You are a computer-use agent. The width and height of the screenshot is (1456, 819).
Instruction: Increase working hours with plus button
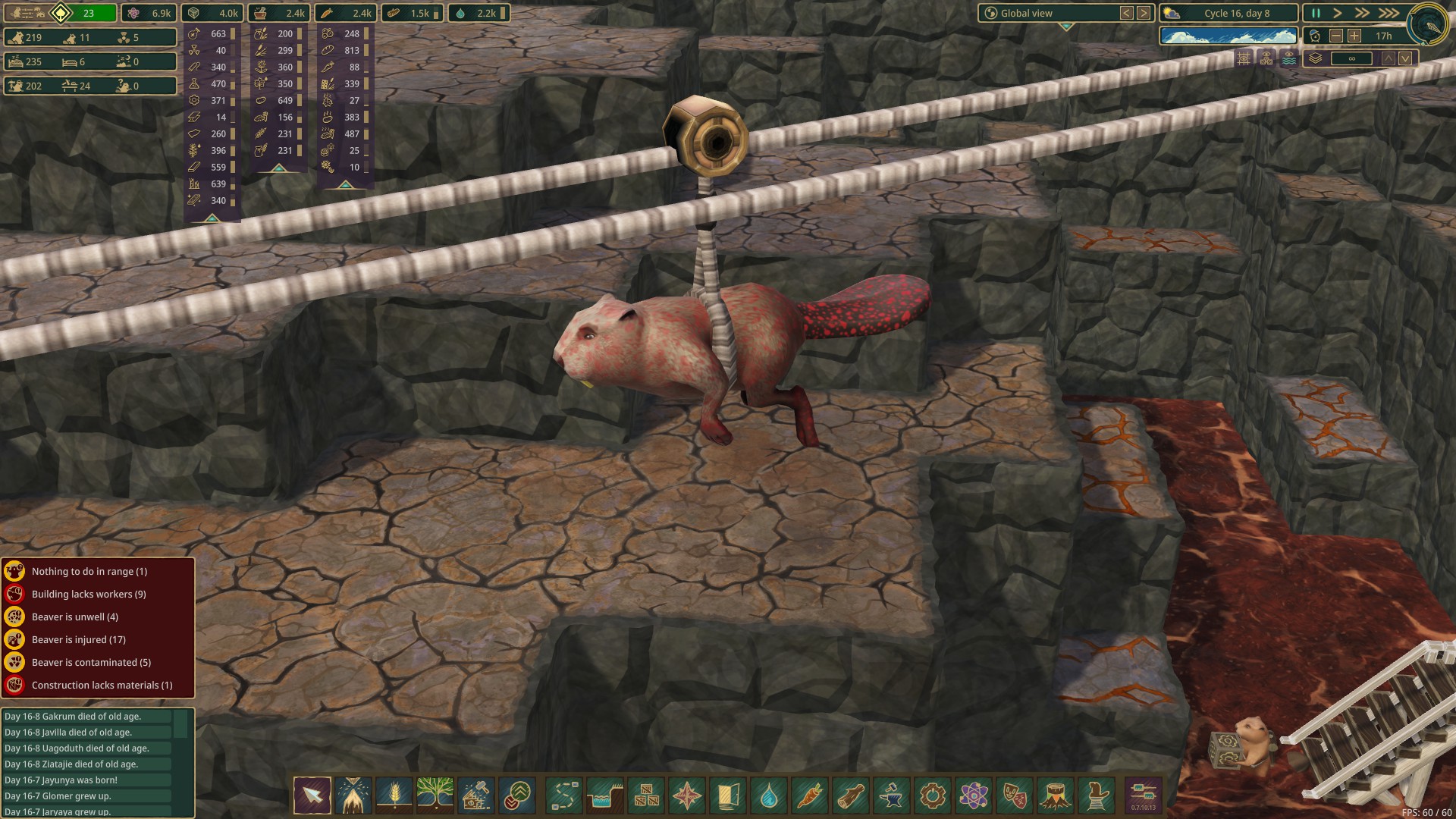pyautogui.click(x=1354, y=36)
